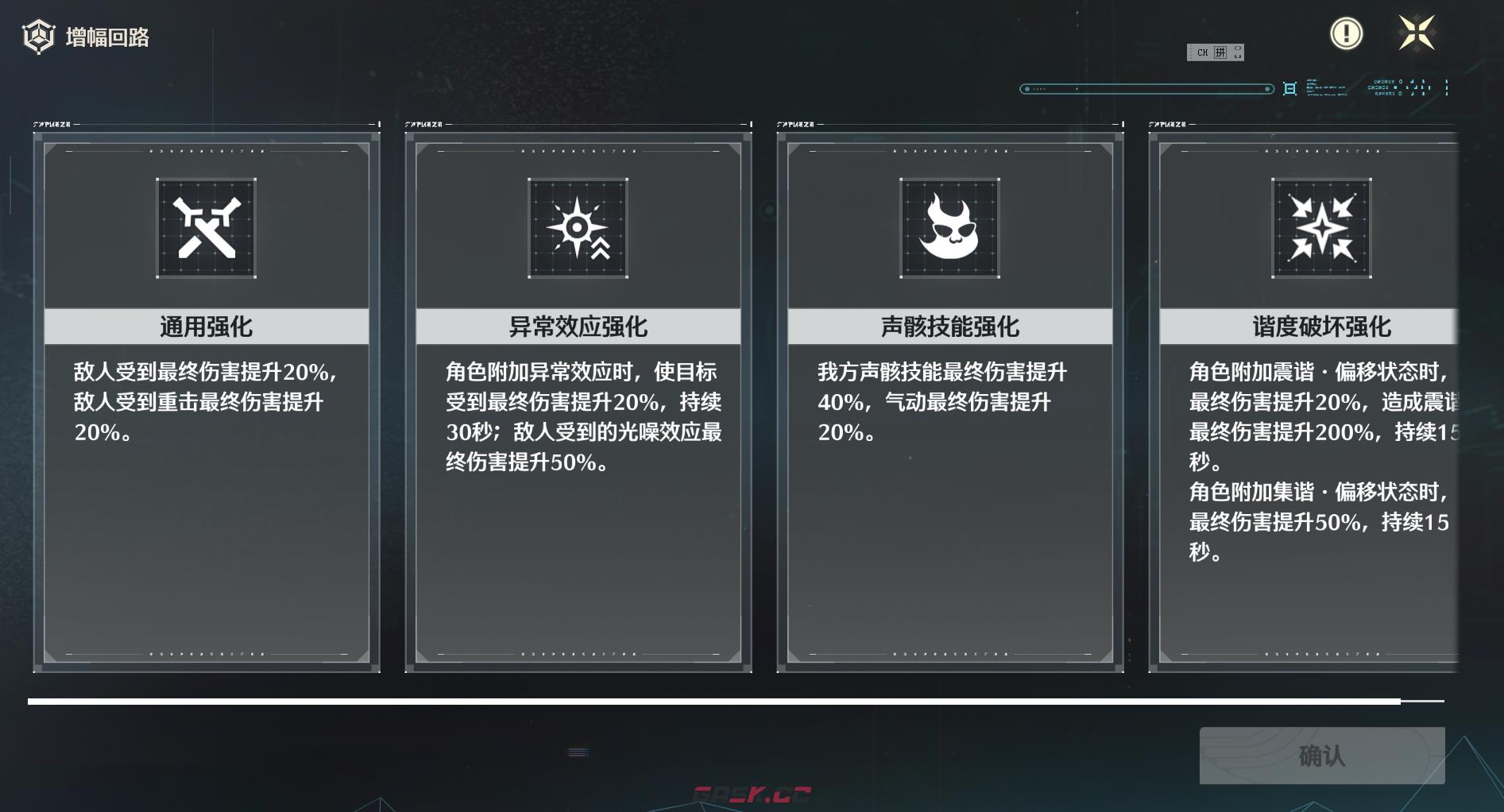Click the sunburst icon on 异常效应强化 card

[578, 230]
